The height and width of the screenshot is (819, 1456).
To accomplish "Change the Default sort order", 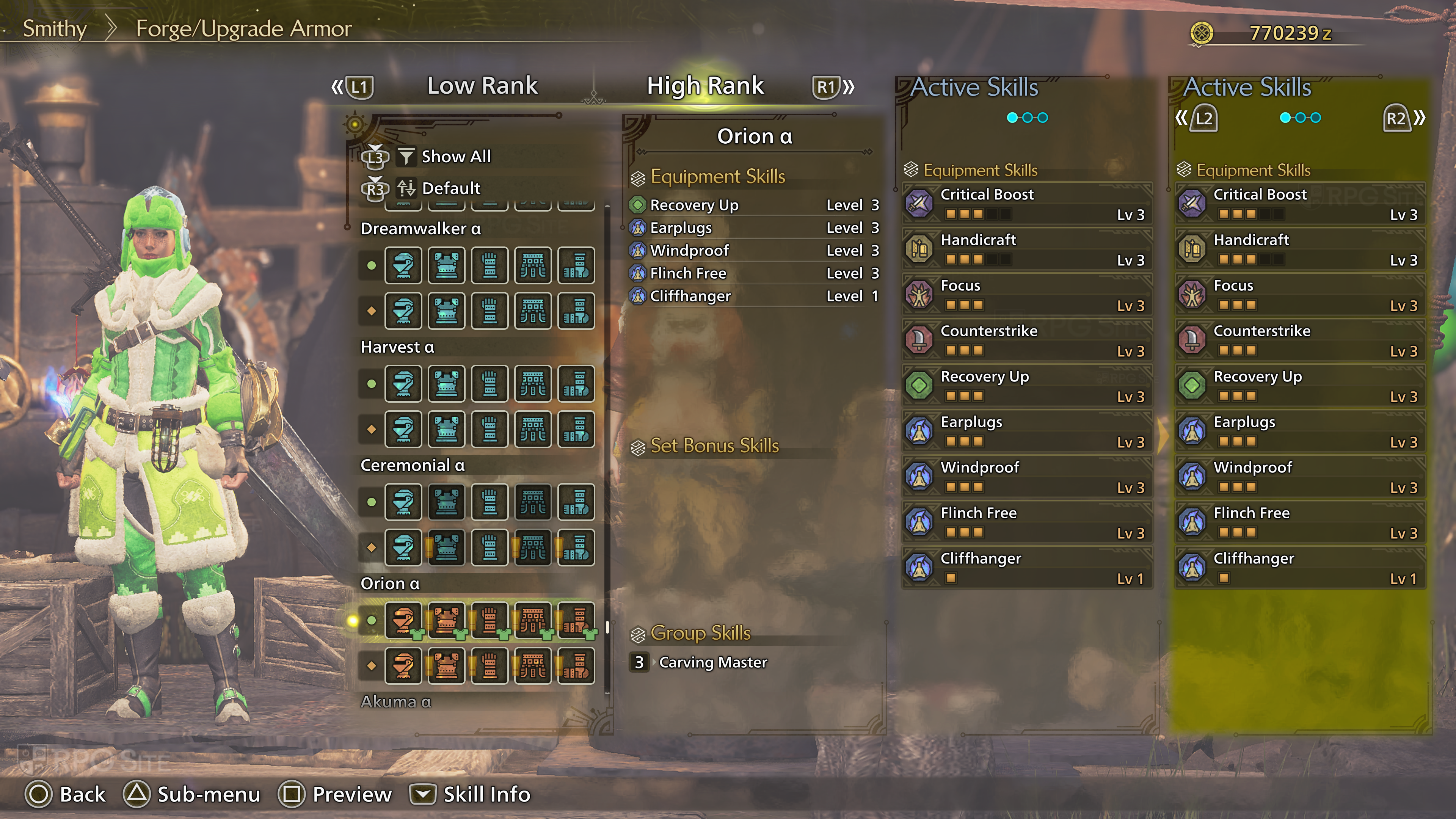I will pos(450,188).
